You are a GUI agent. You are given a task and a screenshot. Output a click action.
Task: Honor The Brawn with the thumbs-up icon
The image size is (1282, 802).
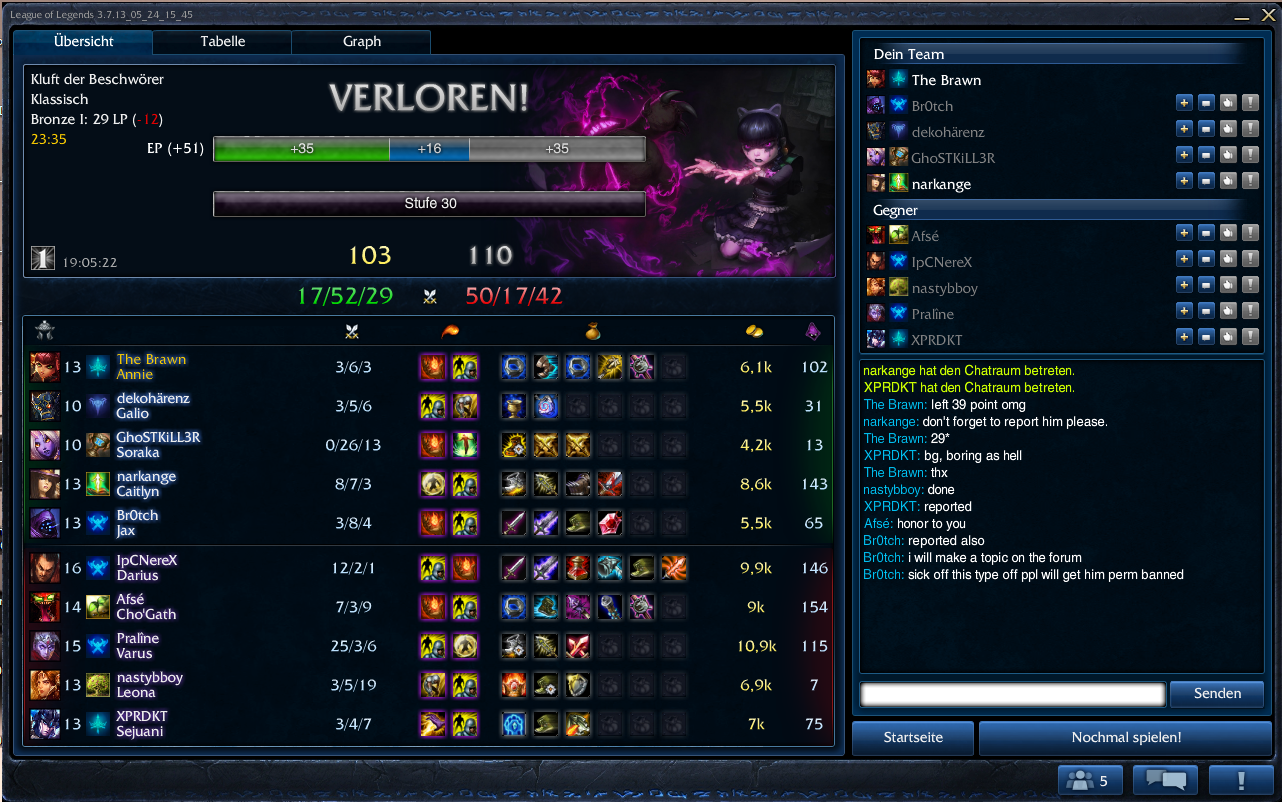pyautogui.click(x=1228, y=80)
